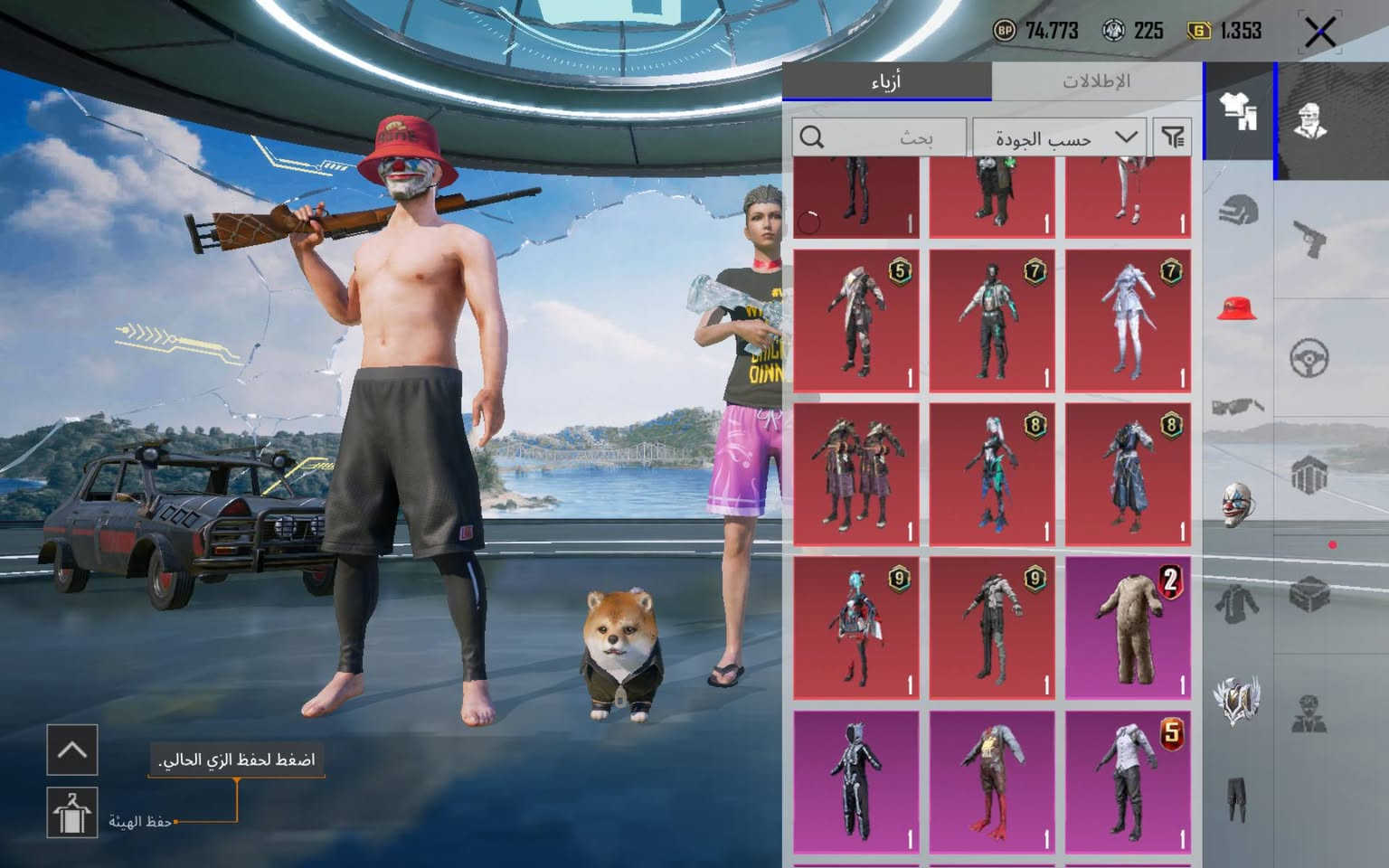The width and height of the screenshot is (1389, 868).
Task: Switch to the pistol weapons section
Action: point(1309,239)
